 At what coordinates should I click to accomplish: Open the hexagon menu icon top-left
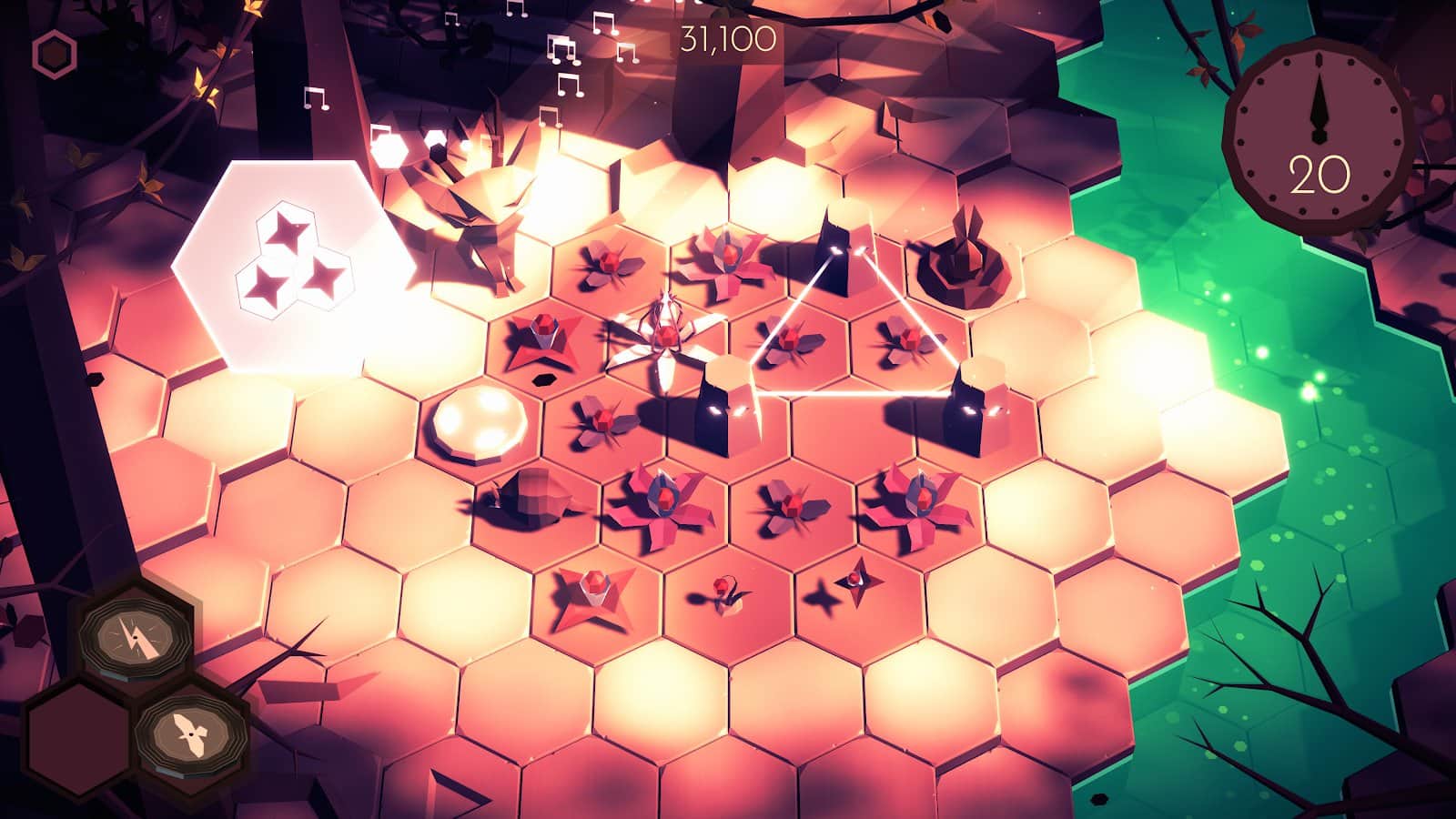point(56,55)
